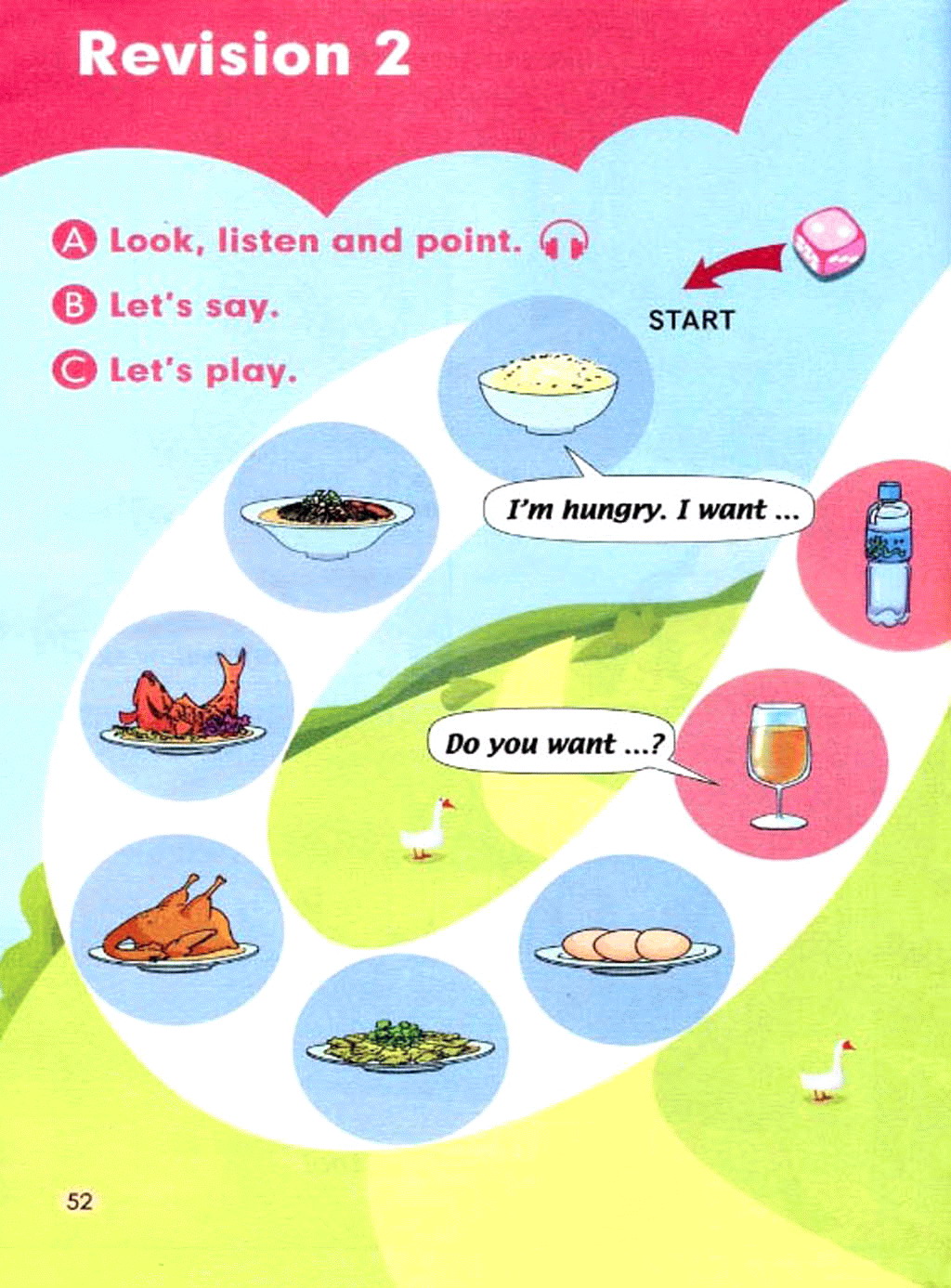Screen dimensions: 951x1288
Task: Select the glass of juice tile
Action: 779,764
